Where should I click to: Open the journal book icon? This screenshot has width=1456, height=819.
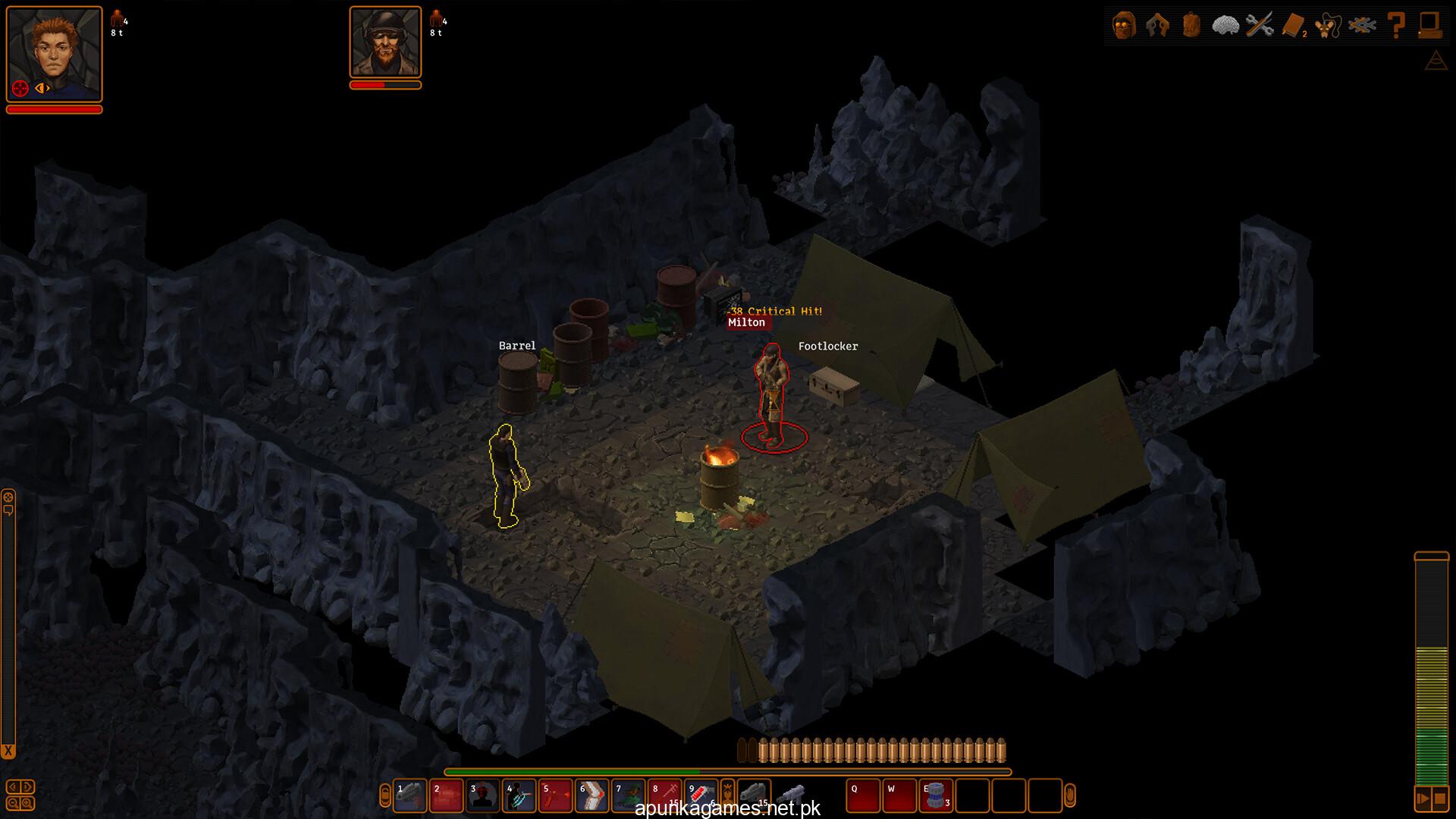point(1293,26)
